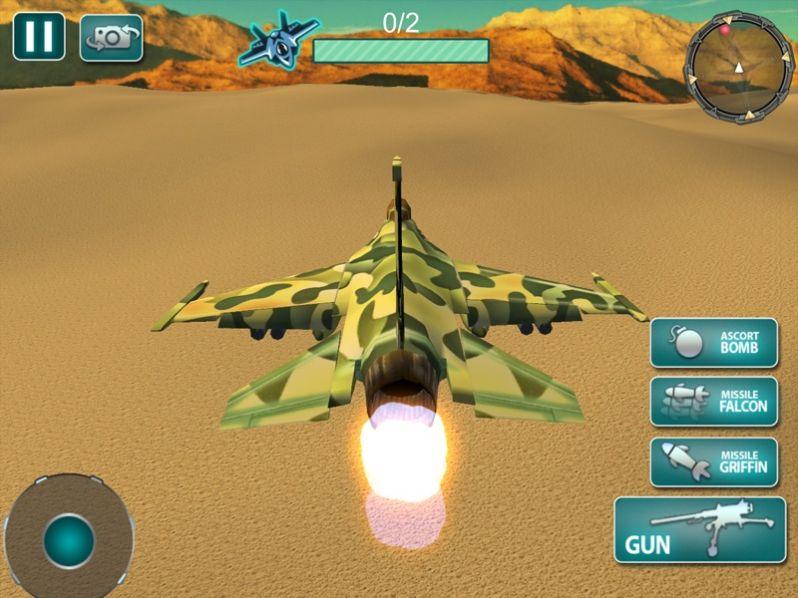Tap the virtual joystick control

click(68, 540)
